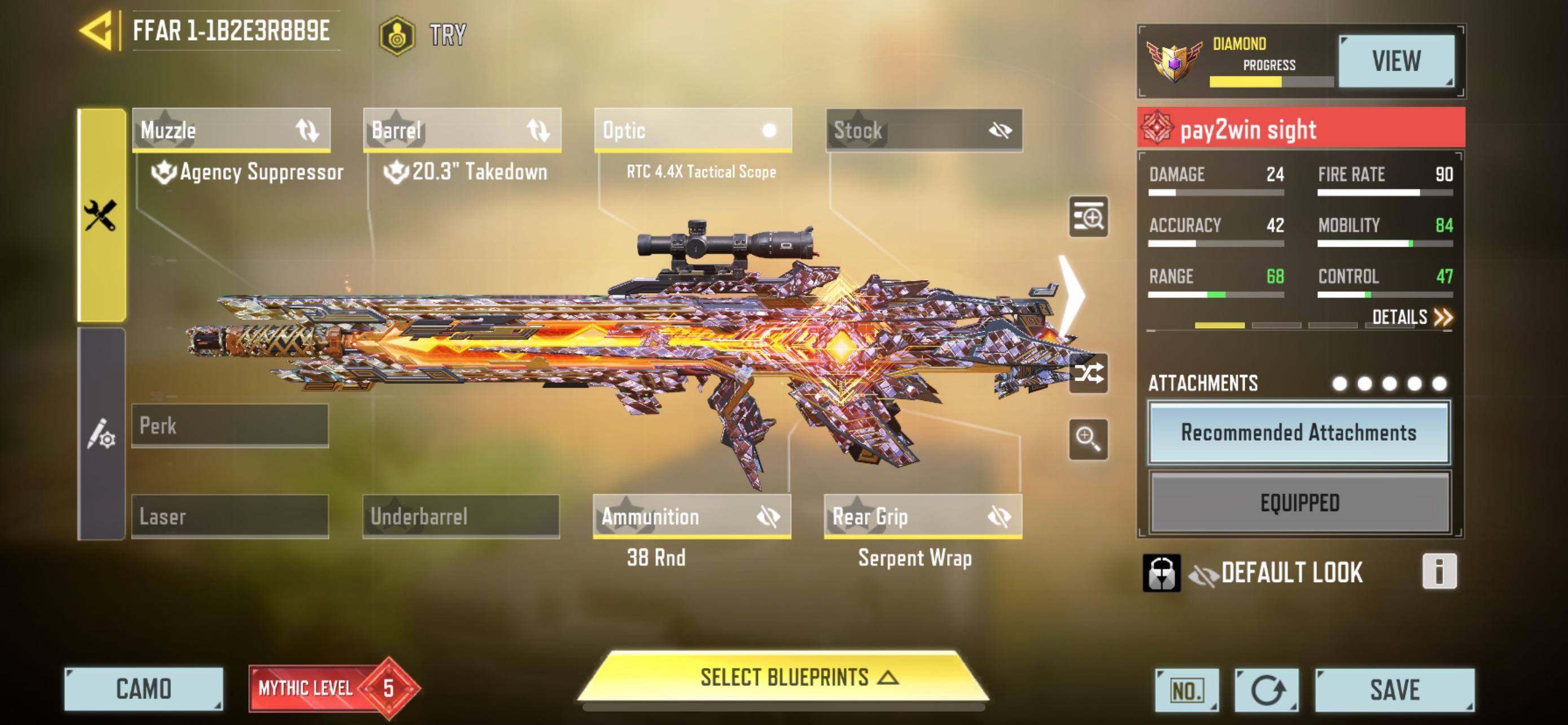
Task: Open Select Blueprints panel
Action: pyautogui.click(x=784, y=678)
